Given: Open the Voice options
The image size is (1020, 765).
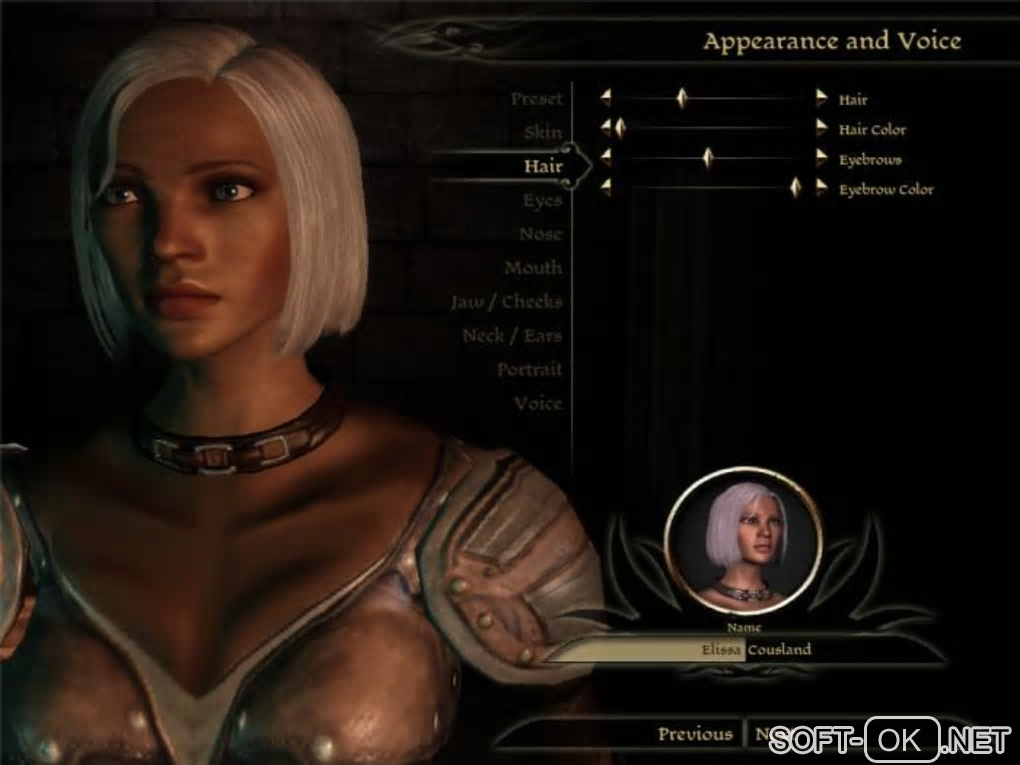Looking at the screenshot, I should click(x=538, y=404).
